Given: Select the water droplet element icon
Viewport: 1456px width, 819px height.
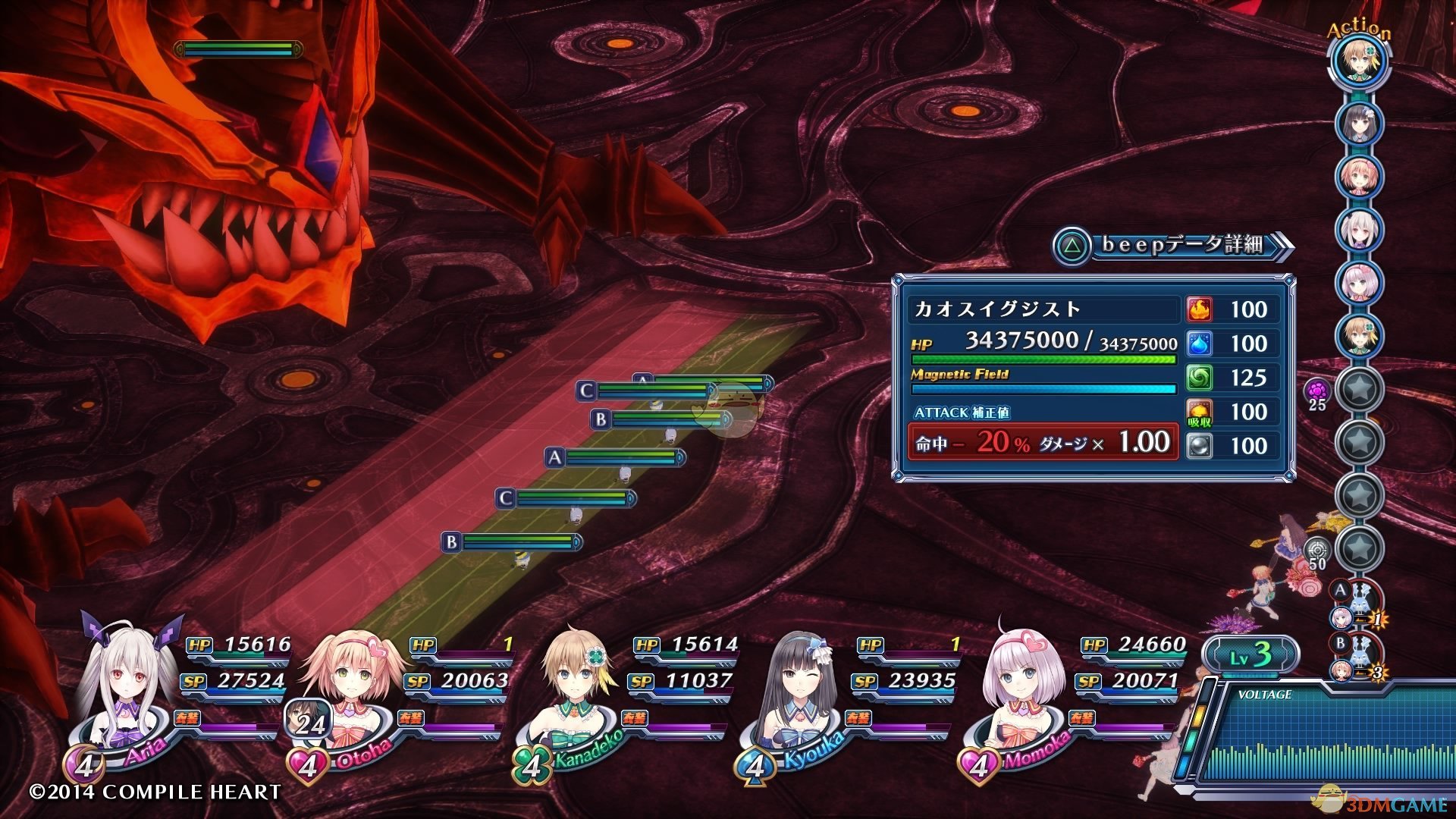Looking at the screenshot, I should [1199, 344].
